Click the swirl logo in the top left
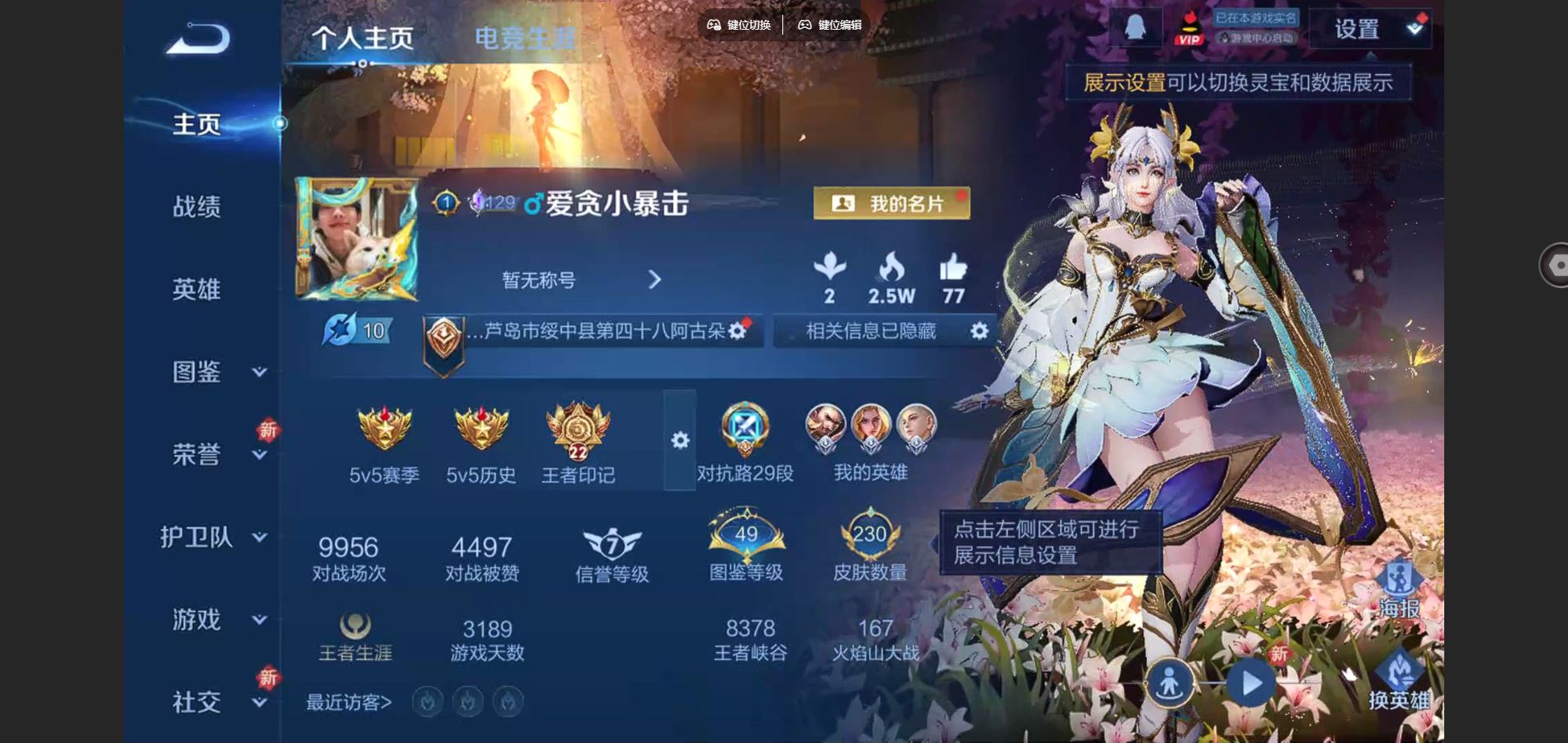This screenshot has height=743, width=1568. pyautogui.click(x=196, y=35)
